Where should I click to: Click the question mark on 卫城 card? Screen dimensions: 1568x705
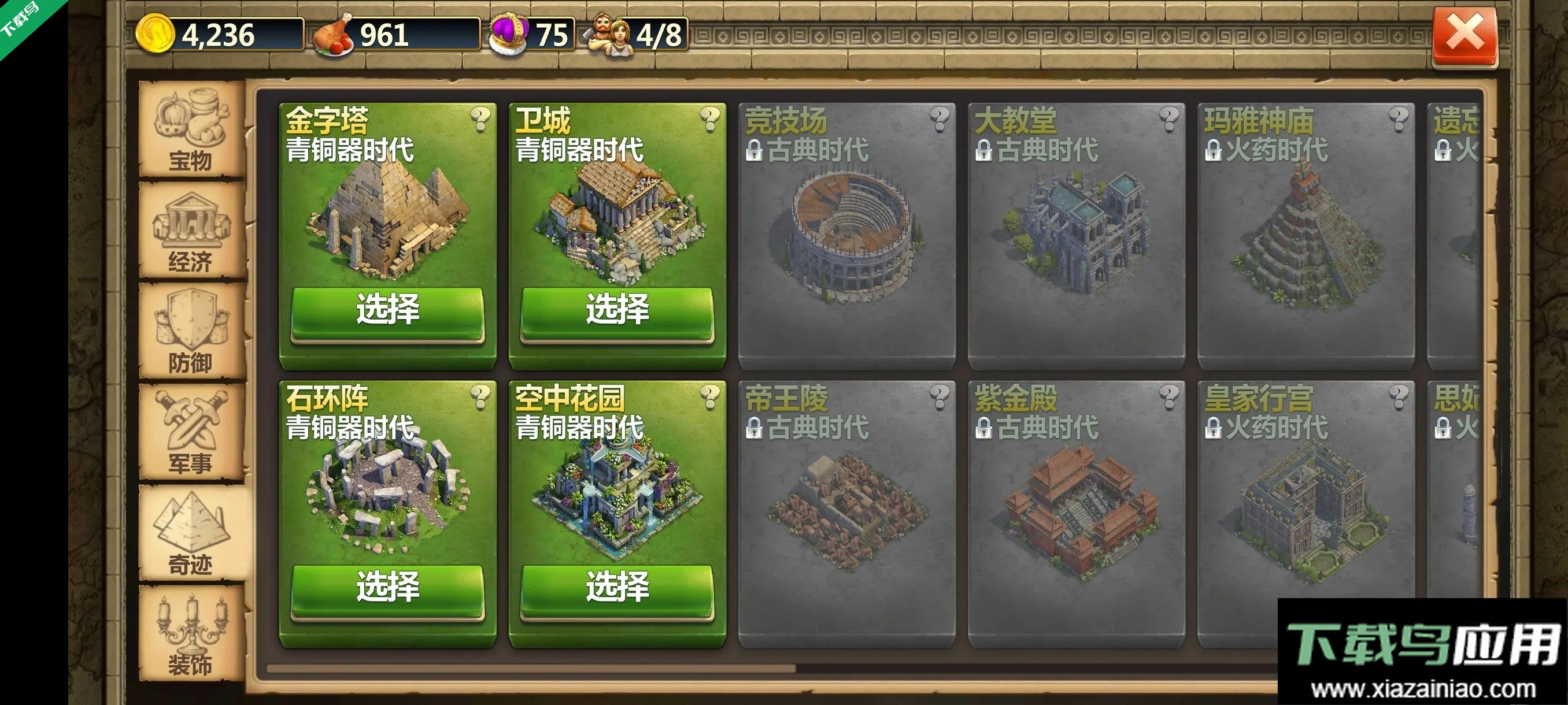point(710,118)
